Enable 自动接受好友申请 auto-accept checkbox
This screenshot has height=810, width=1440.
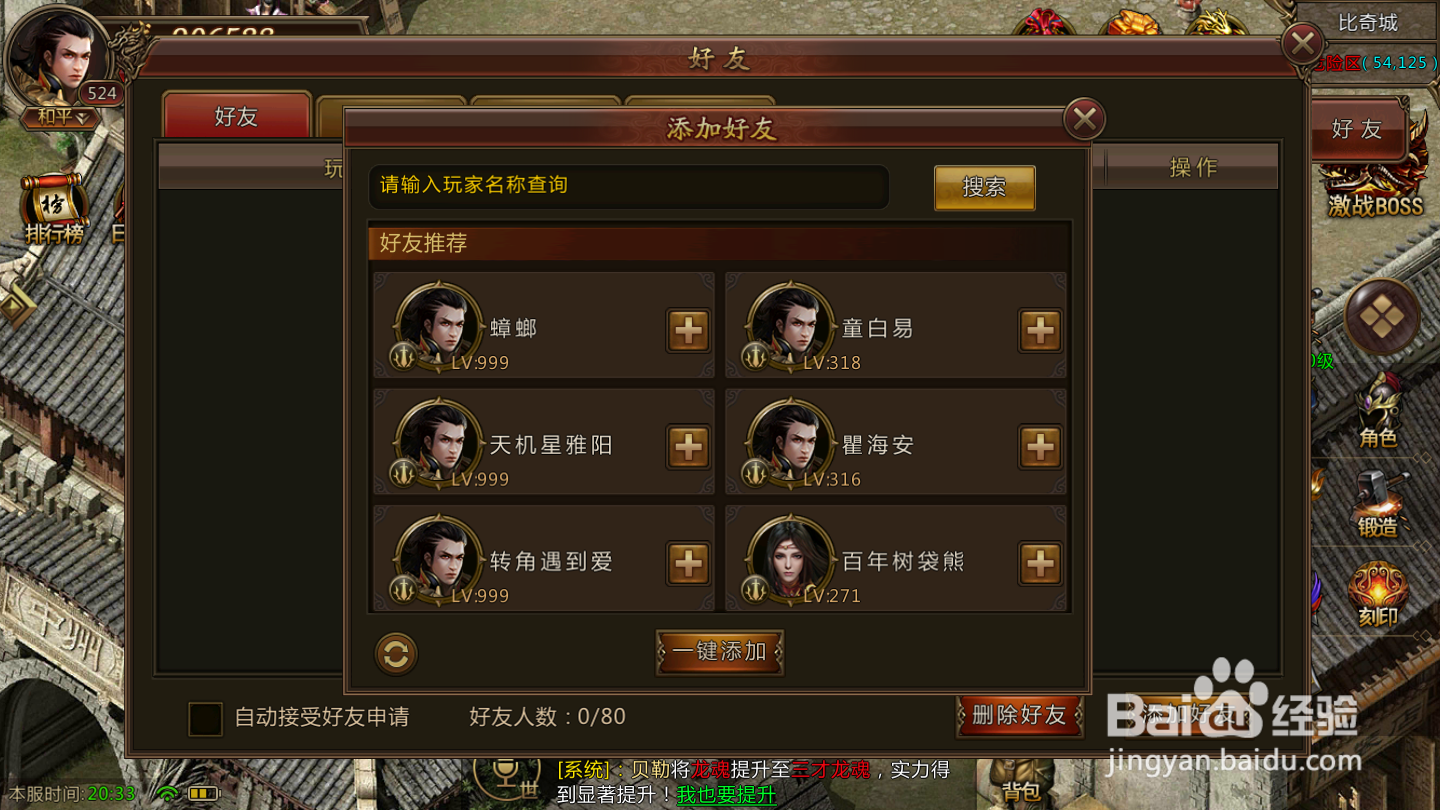205,717
